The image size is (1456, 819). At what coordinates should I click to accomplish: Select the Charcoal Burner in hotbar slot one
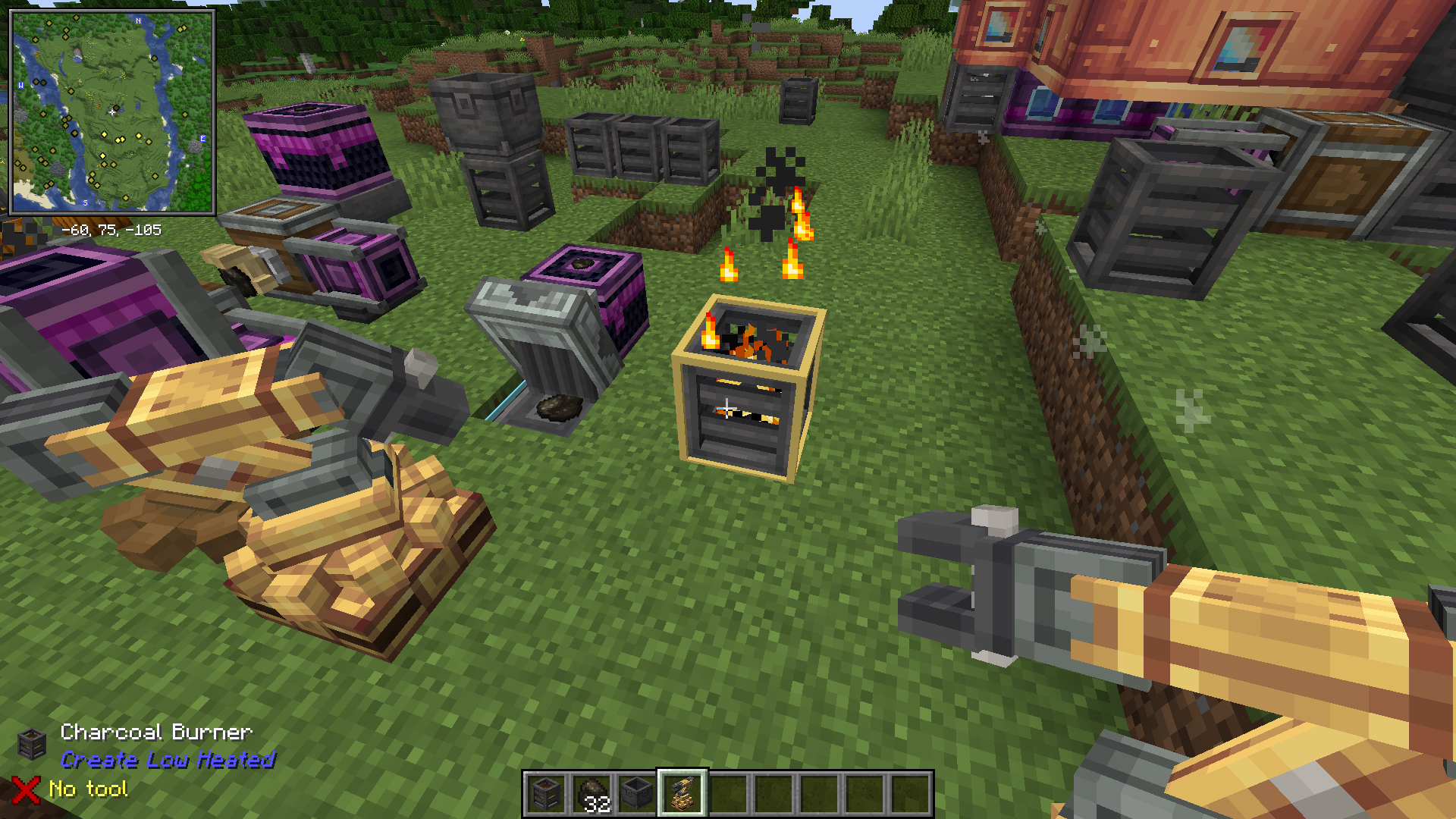pyautogui.click(x=547, y=792)
